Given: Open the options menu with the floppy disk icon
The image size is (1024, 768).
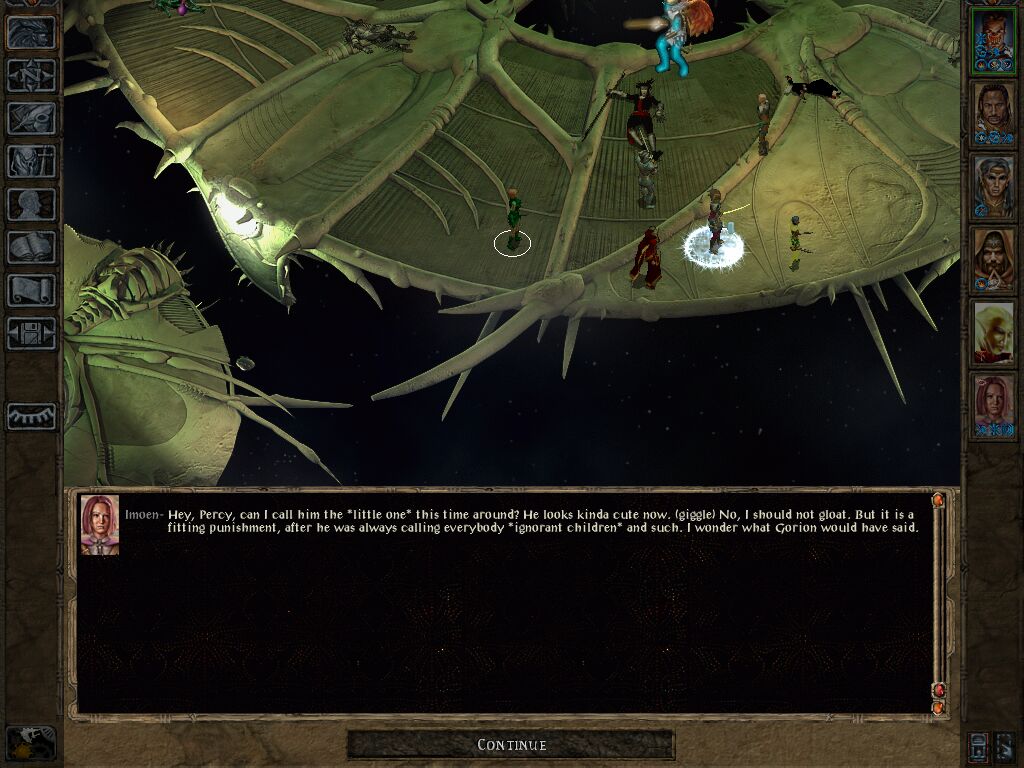Looking at the screenshot, I should pos(31,333).
